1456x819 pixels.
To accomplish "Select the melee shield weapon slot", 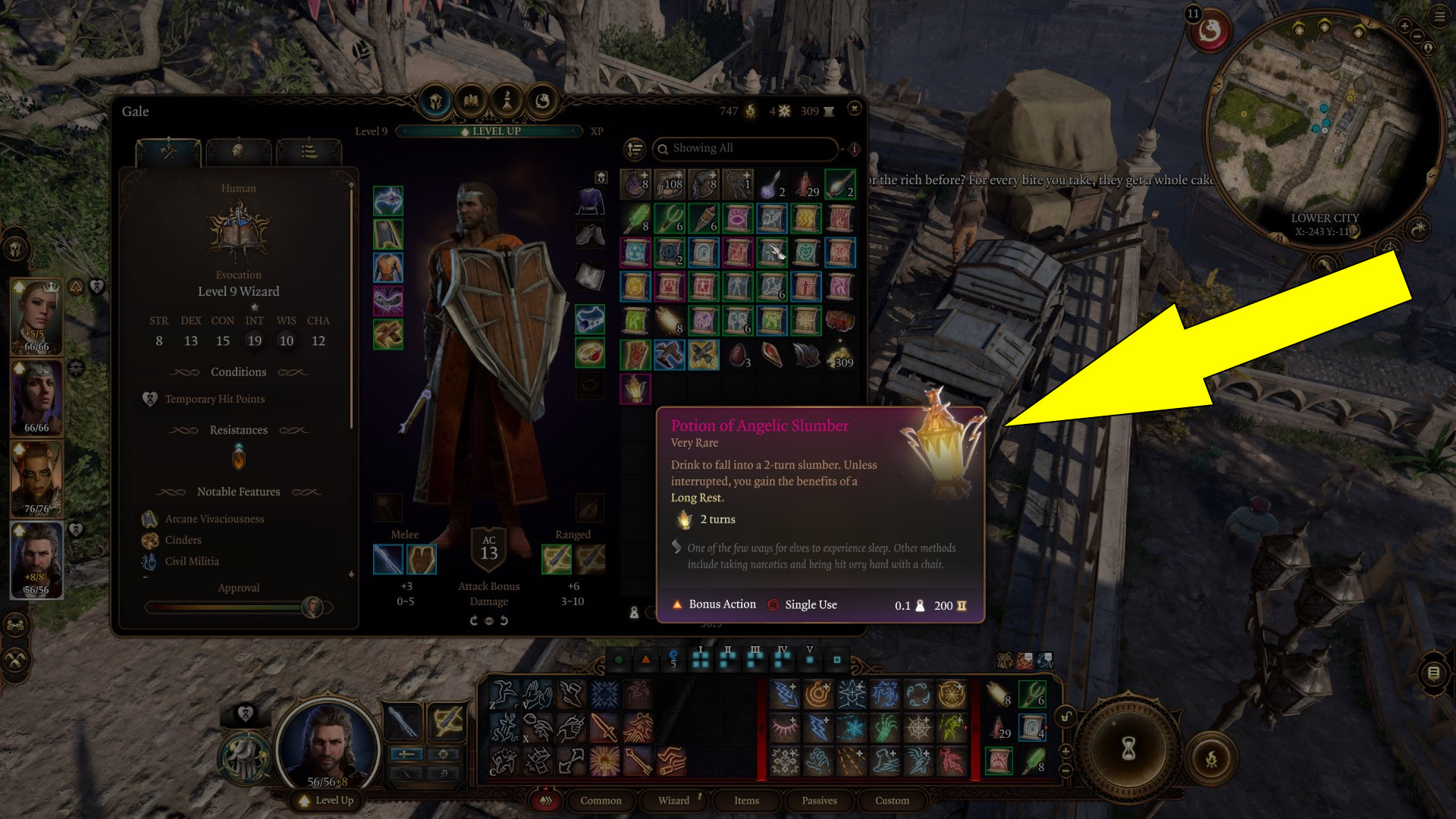I will 422,560.
